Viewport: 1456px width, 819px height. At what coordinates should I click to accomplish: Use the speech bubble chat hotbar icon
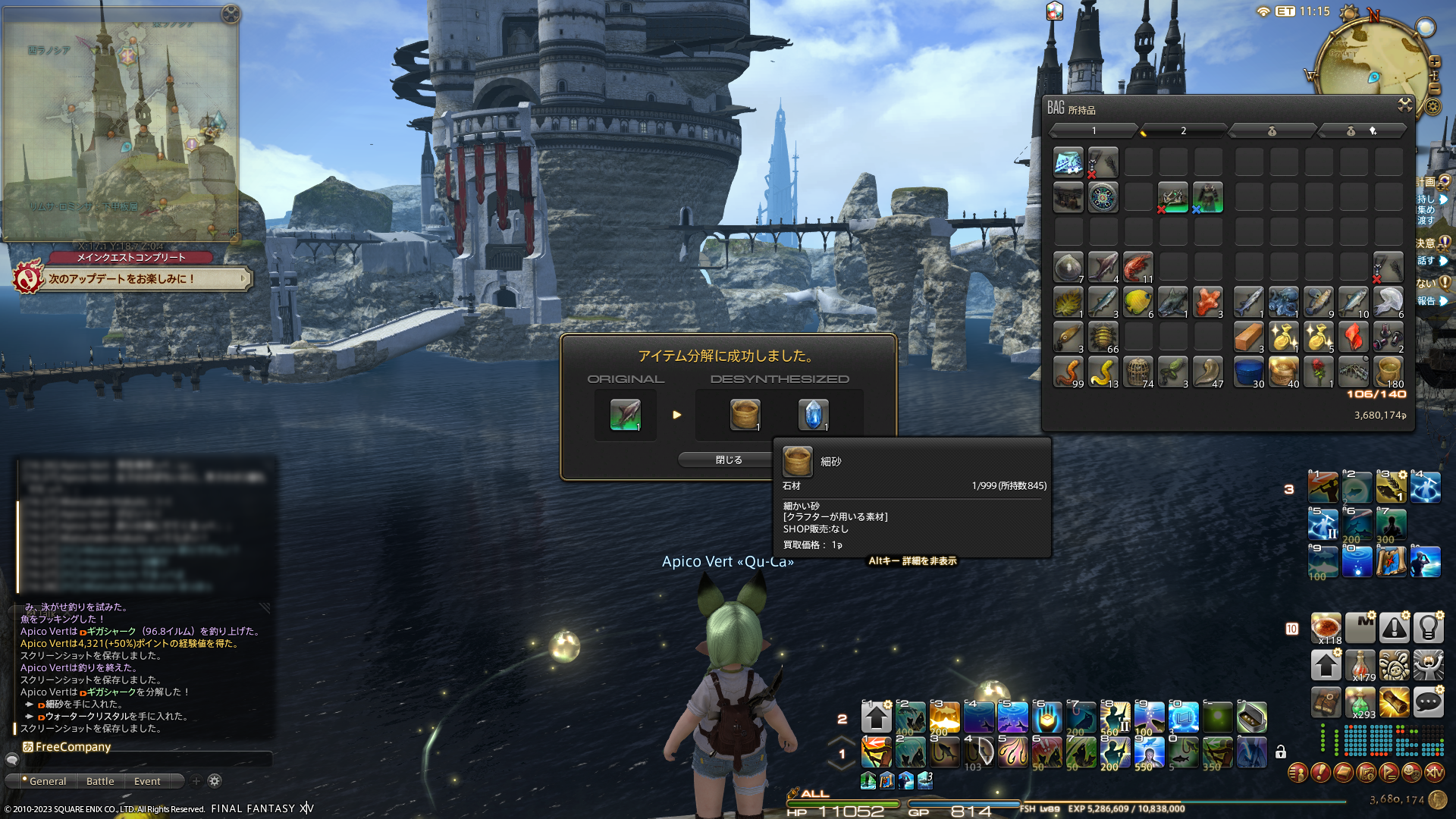click(x=1428, y=703)
